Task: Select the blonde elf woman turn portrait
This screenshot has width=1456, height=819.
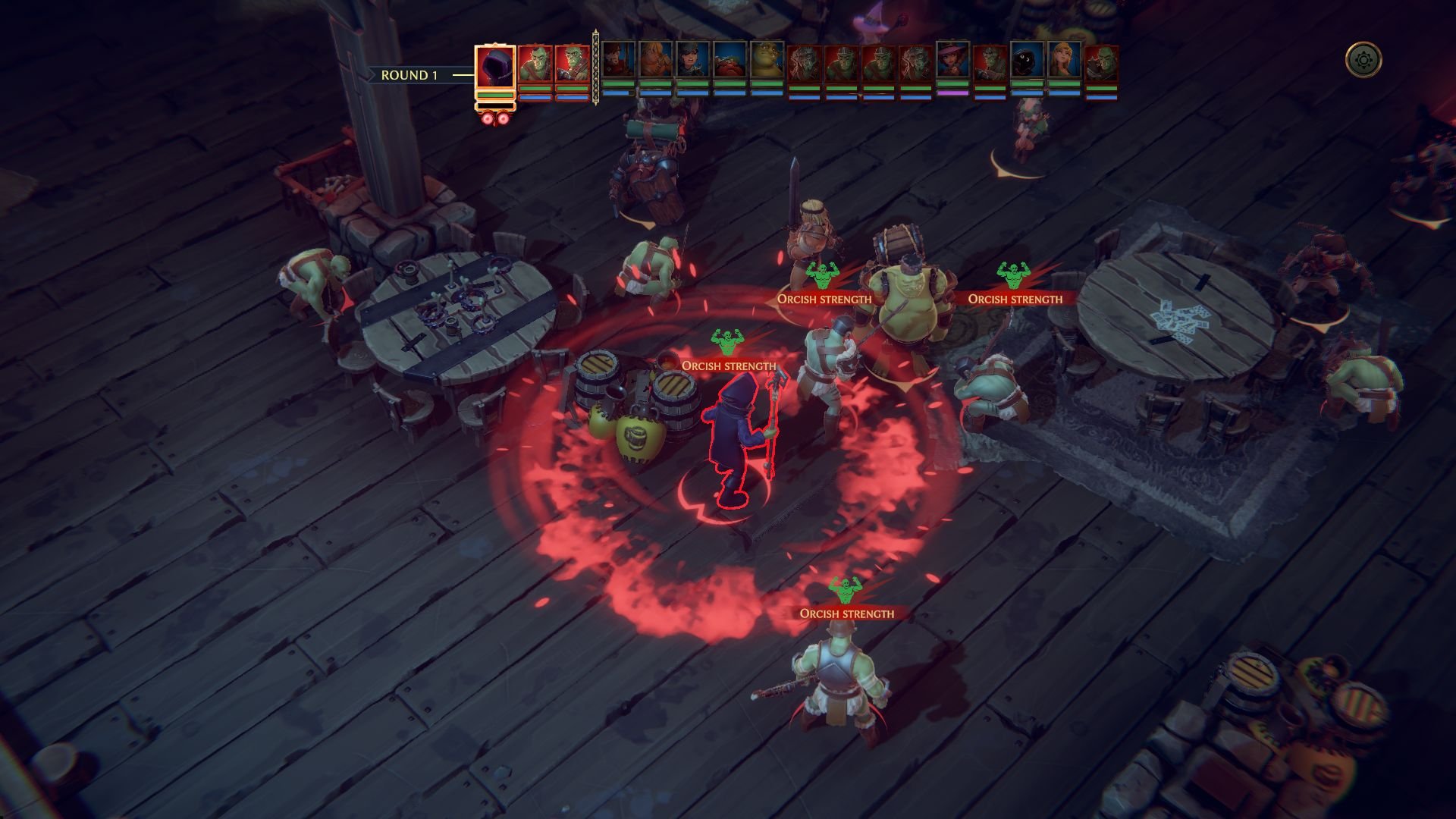Action: click(1064, 60)
